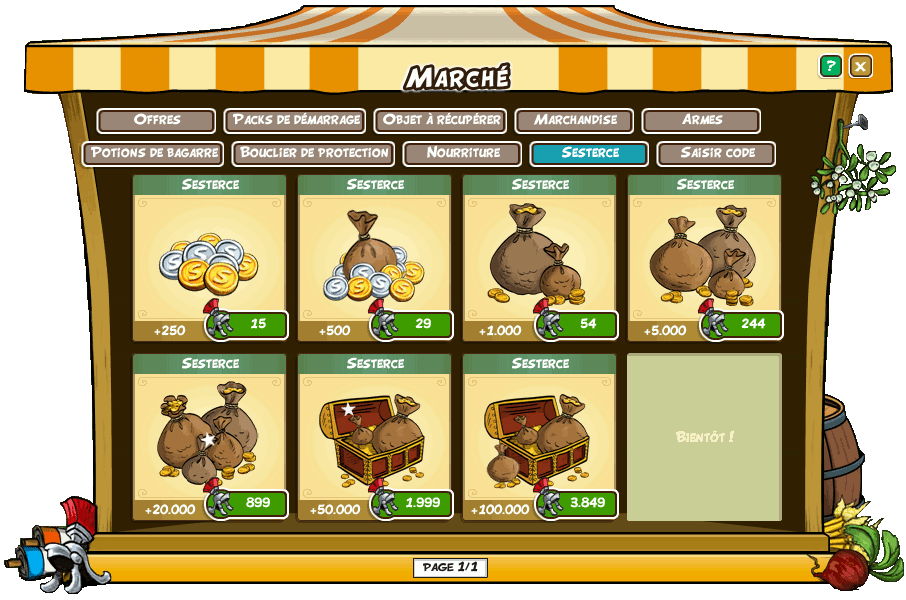This screenshot has height=600, width=906.
Task: Purchase +1.000 sesterces for 54
Action: (x=578, y=324)
